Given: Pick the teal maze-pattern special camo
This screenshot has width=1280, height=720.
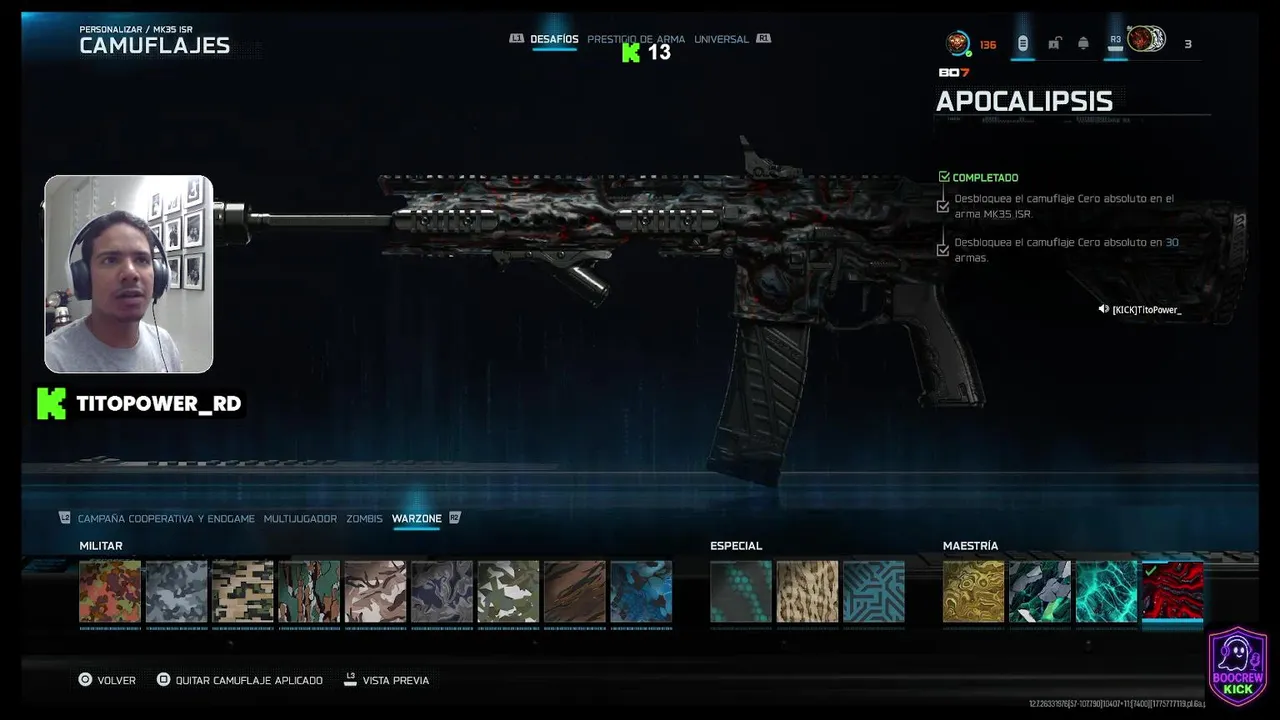Looking at the screenshot, I should pos(874,592).
